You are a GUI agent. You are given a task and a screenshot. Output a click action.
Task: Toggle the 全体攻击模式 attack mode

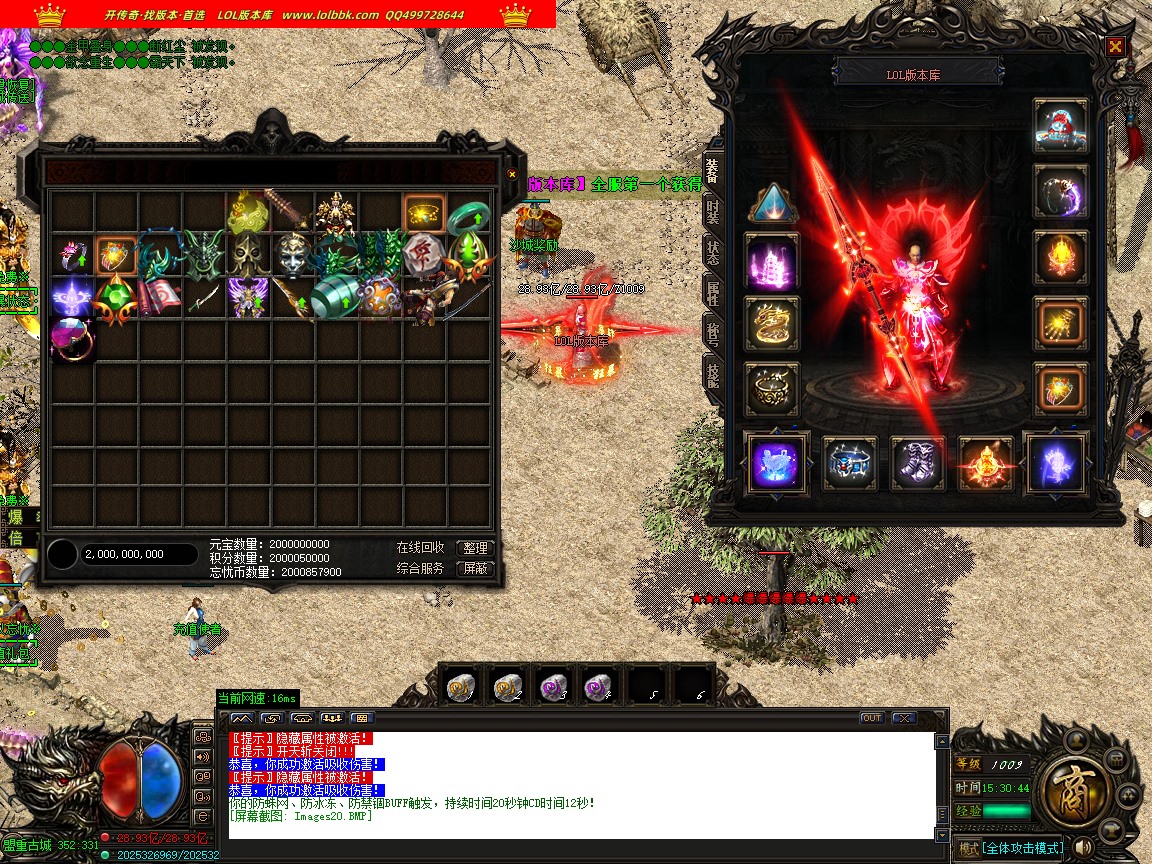tap(1020, 848)
